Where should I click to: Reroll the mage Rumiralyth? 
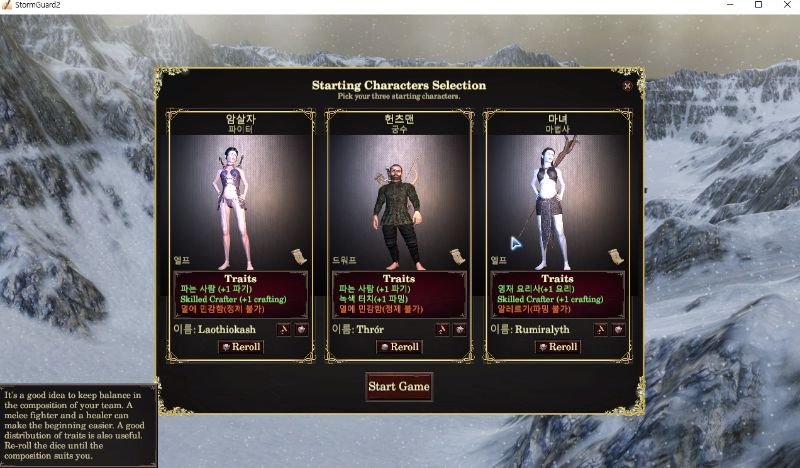pyautogui.click(x=557, y=347)
